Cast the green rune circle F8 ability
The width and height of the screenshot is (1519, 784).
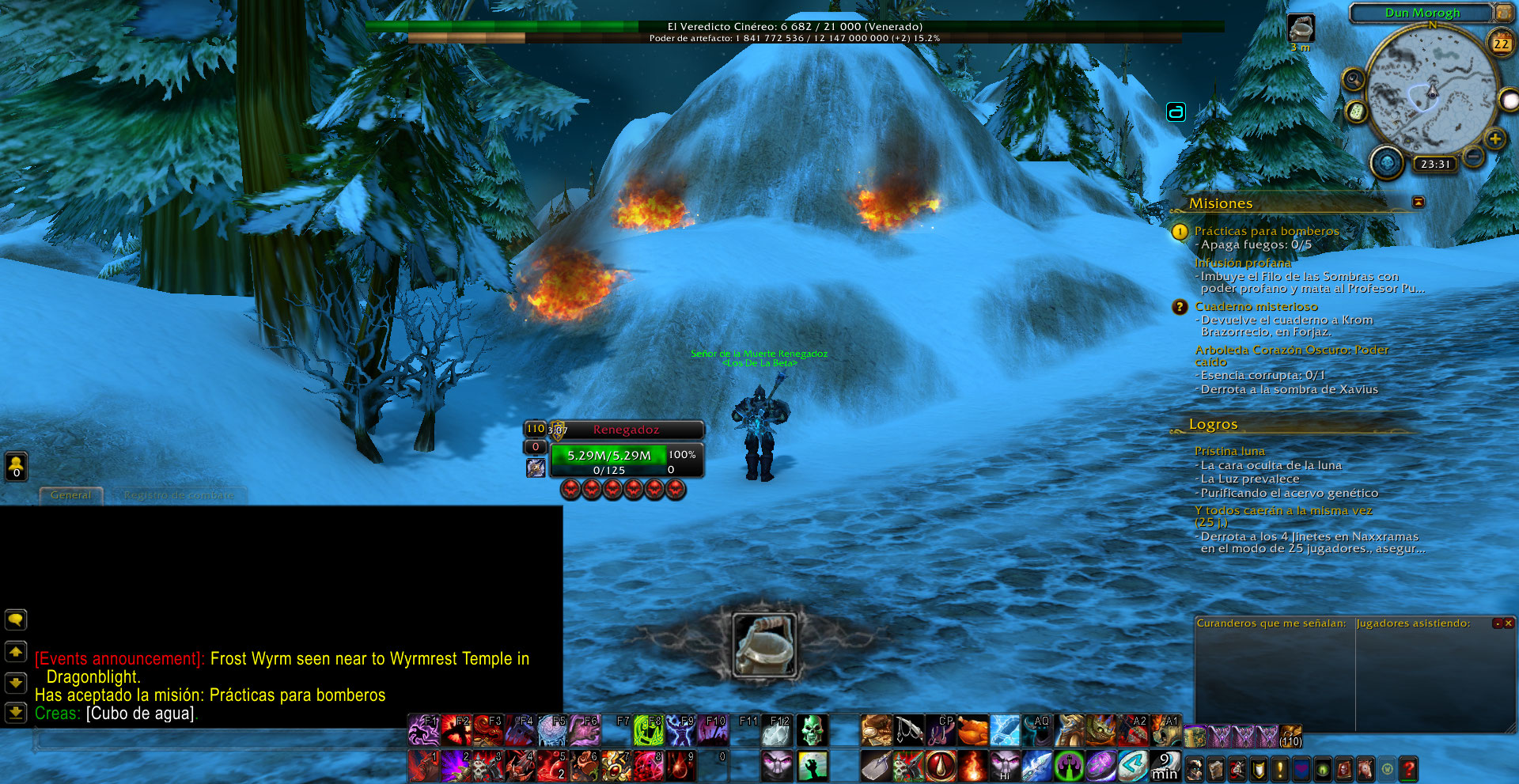pos(648,731)
